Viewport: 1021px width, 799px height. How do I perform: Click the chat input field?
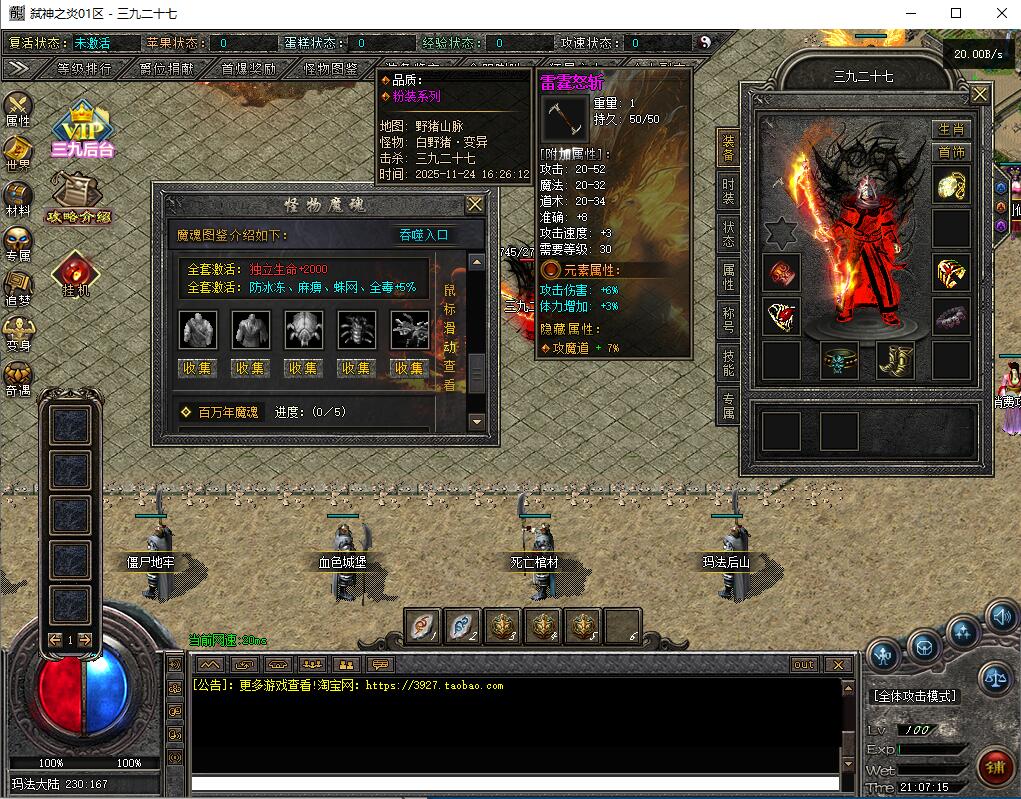[515, 783]
